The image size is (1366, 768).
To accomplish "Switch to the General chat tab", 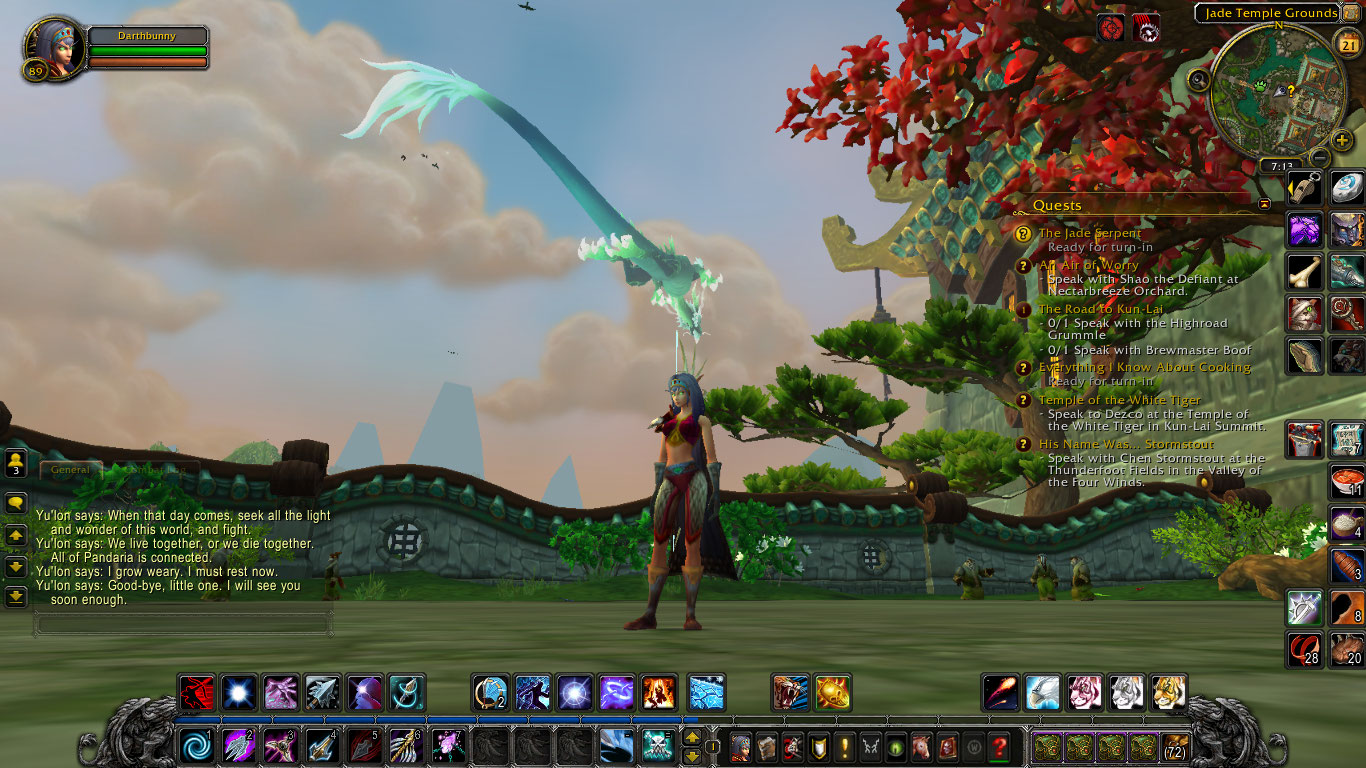I will (x=71, y=468).
